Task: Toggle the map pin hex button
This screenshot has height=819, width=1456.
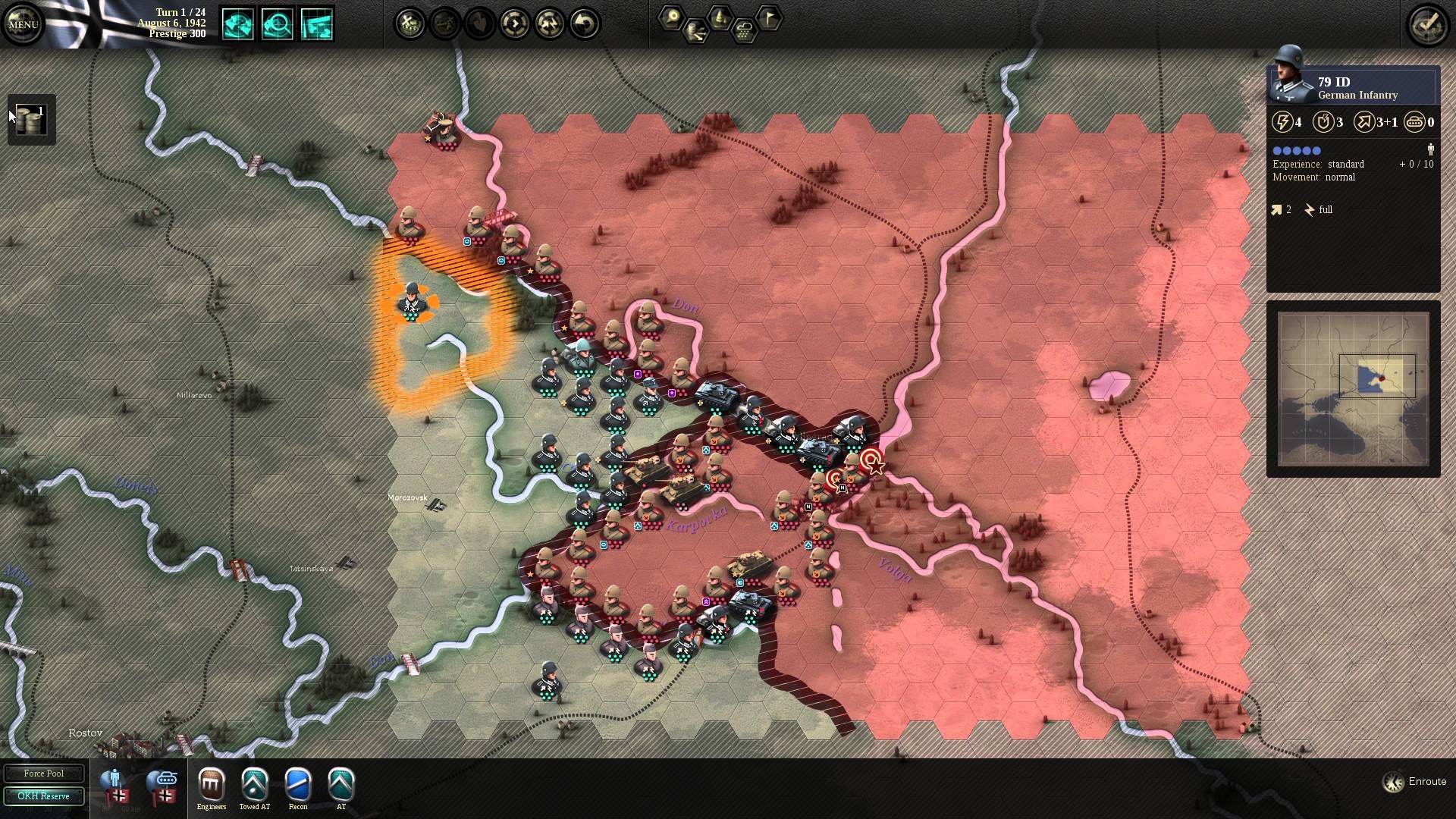Action: (670, 18)
